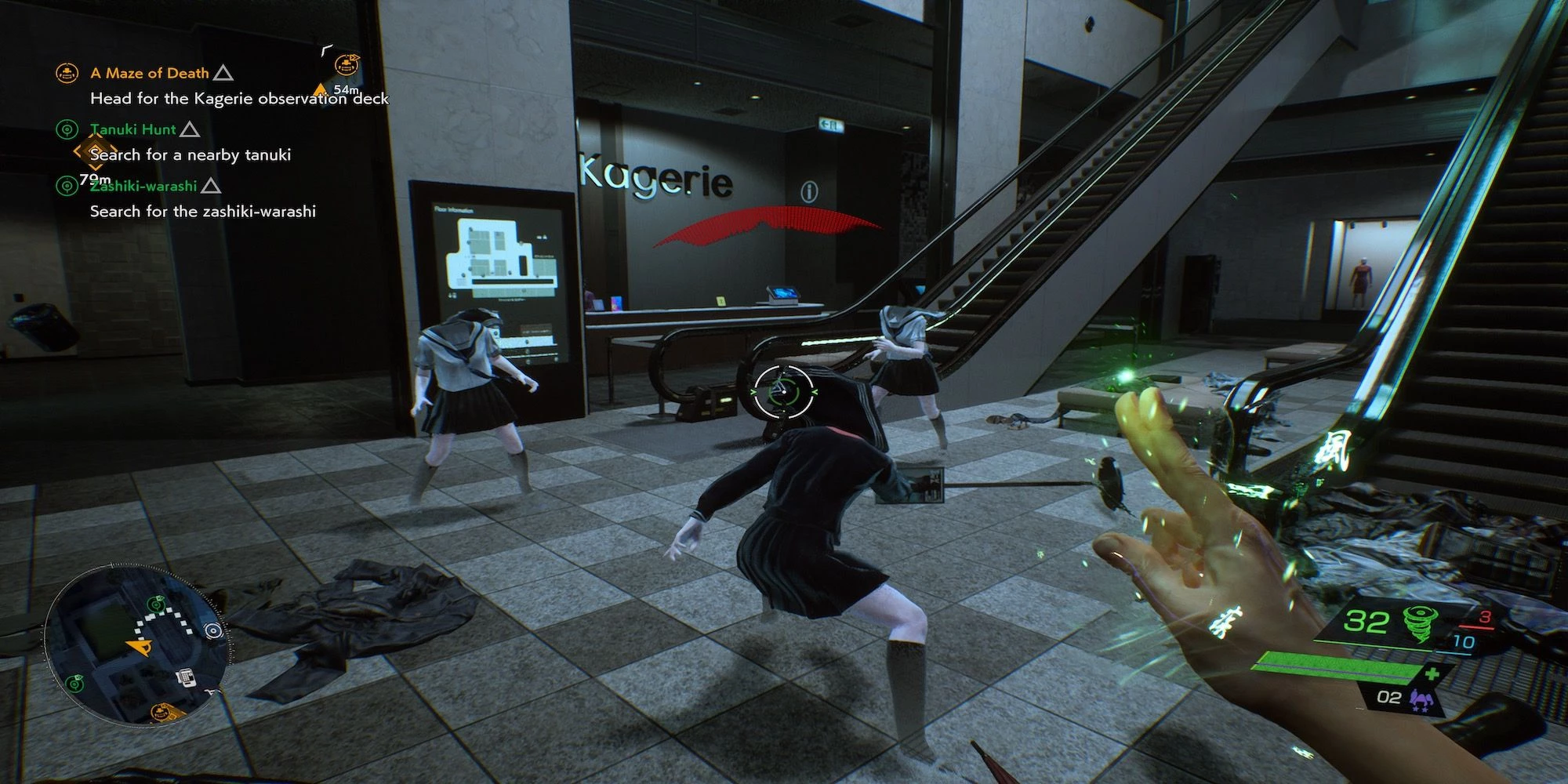The height and width of the screenshot is (784, 1568).
Task: Select the Tanuki Hunt side mission
Action: (x=133, y=130)
